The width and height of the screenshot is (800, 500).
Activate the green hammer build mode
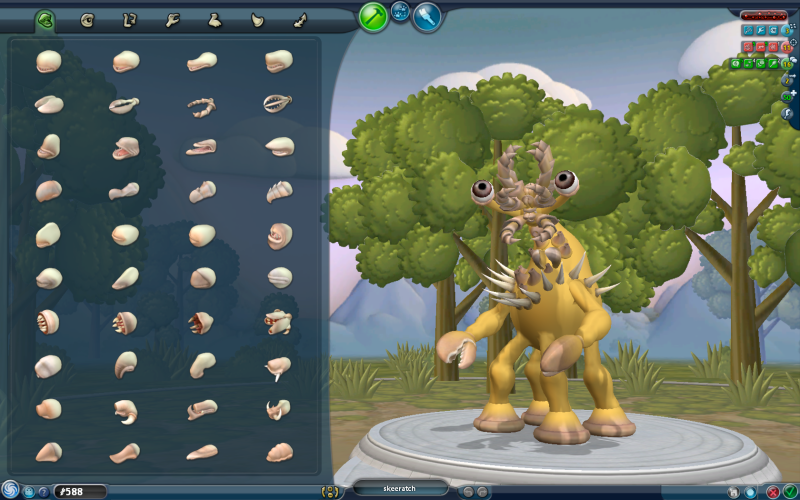click(x=373, y=16)
